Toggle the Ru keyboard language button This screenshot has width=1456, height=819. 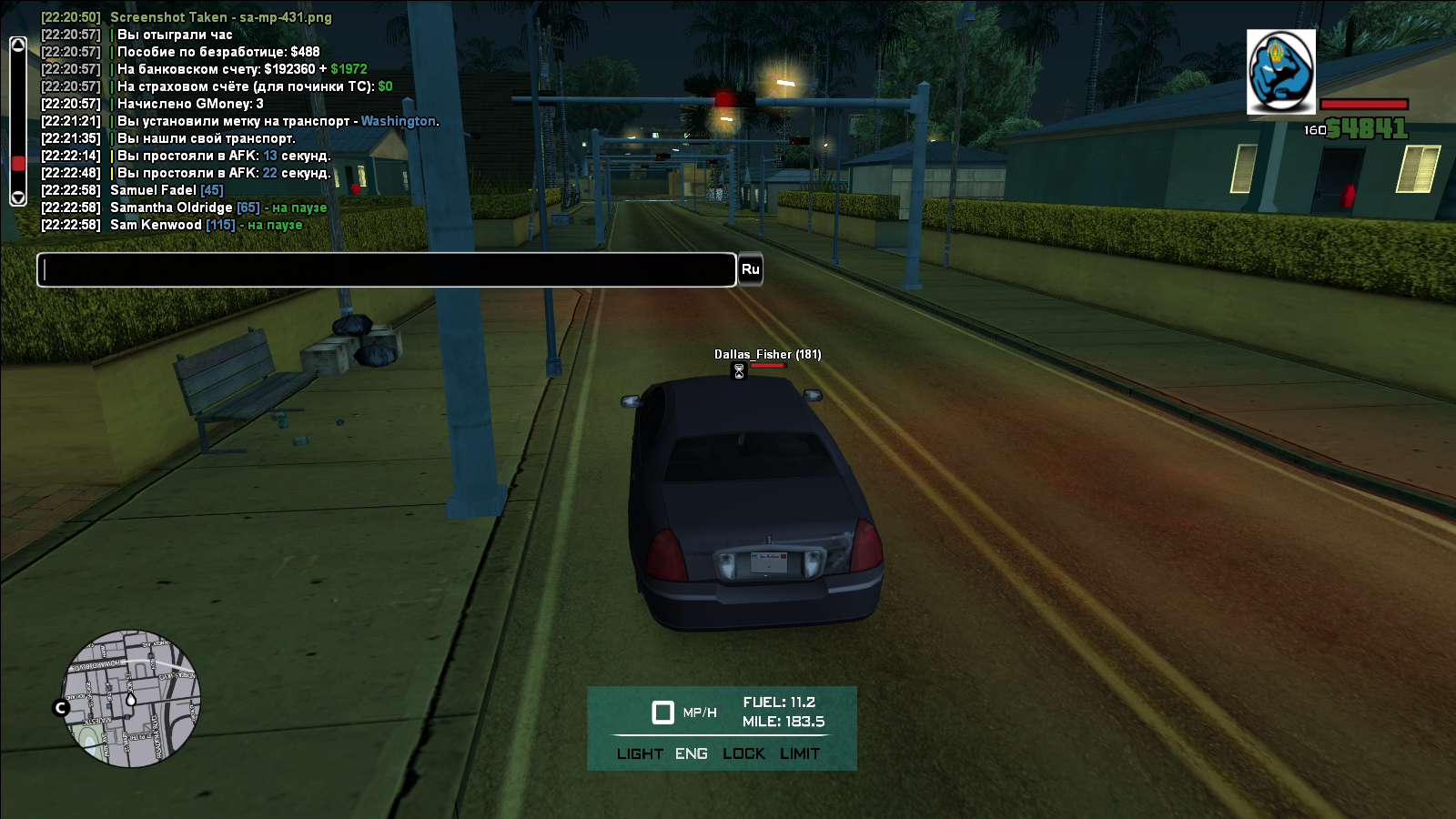pos(750,269)
